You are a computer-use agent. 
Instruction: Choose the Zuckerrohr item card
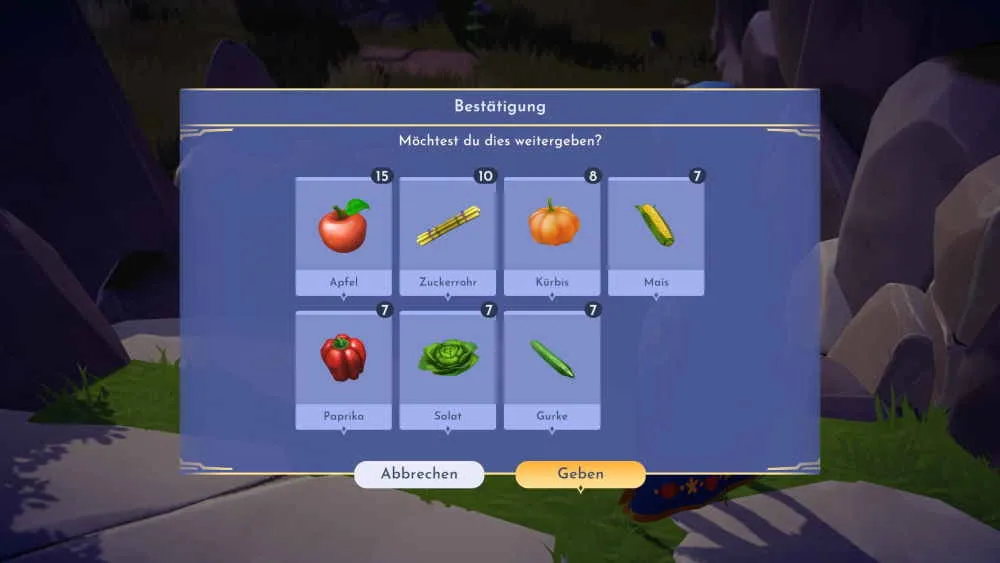click(x=448, y=236)
